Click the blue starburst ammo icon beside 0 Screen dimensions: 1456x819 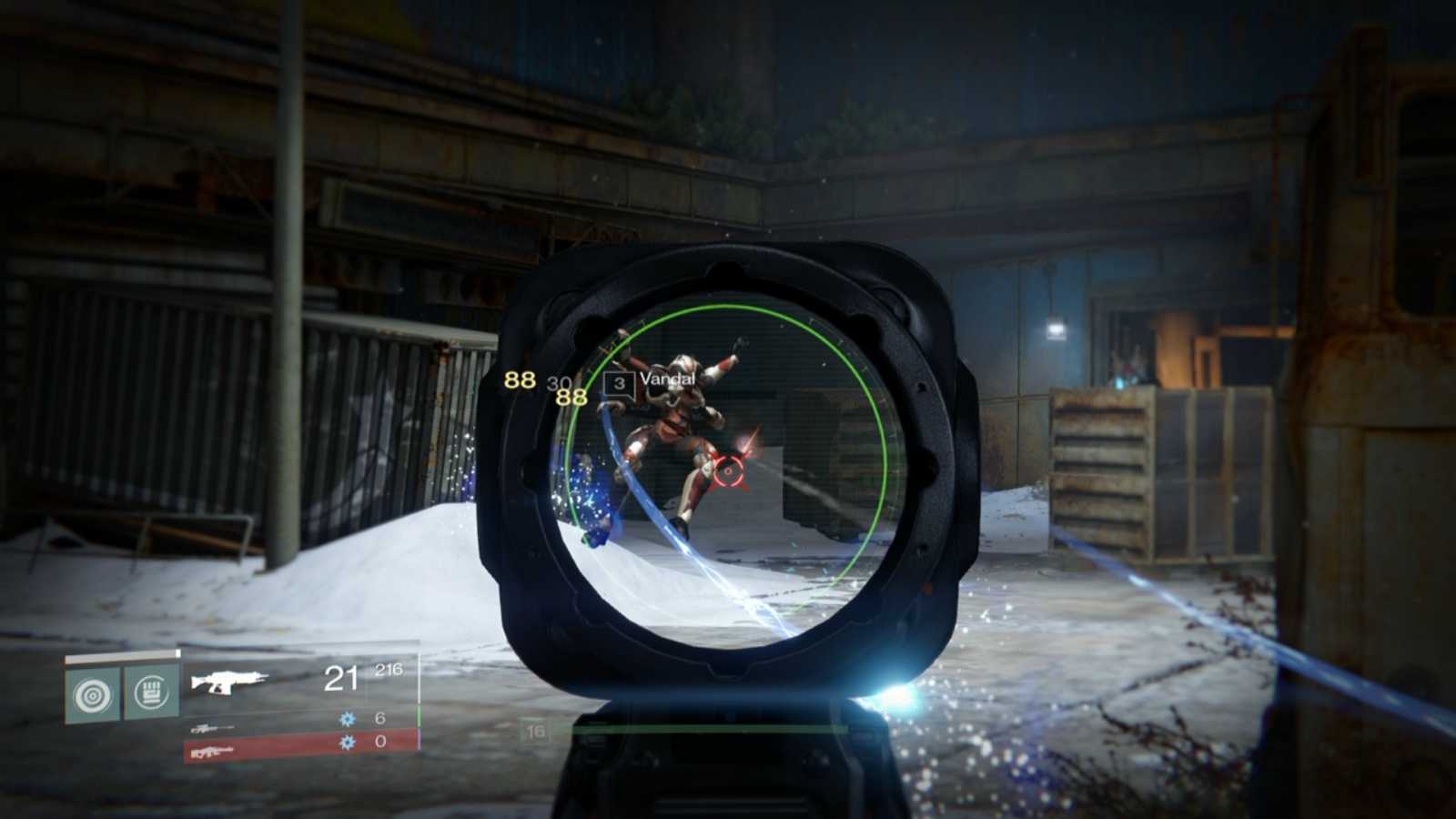347,743
